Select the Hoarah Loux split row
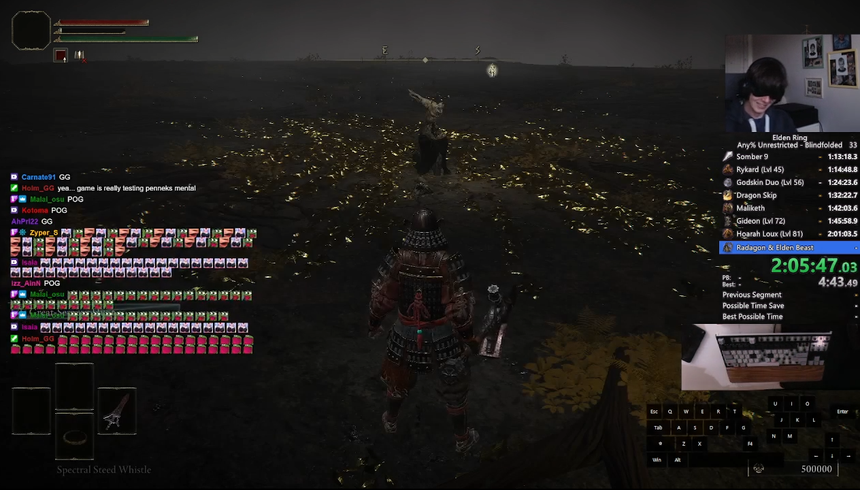The height and width of the screenshot is (490, 860). pyautogui.click(x=788, y=233)
